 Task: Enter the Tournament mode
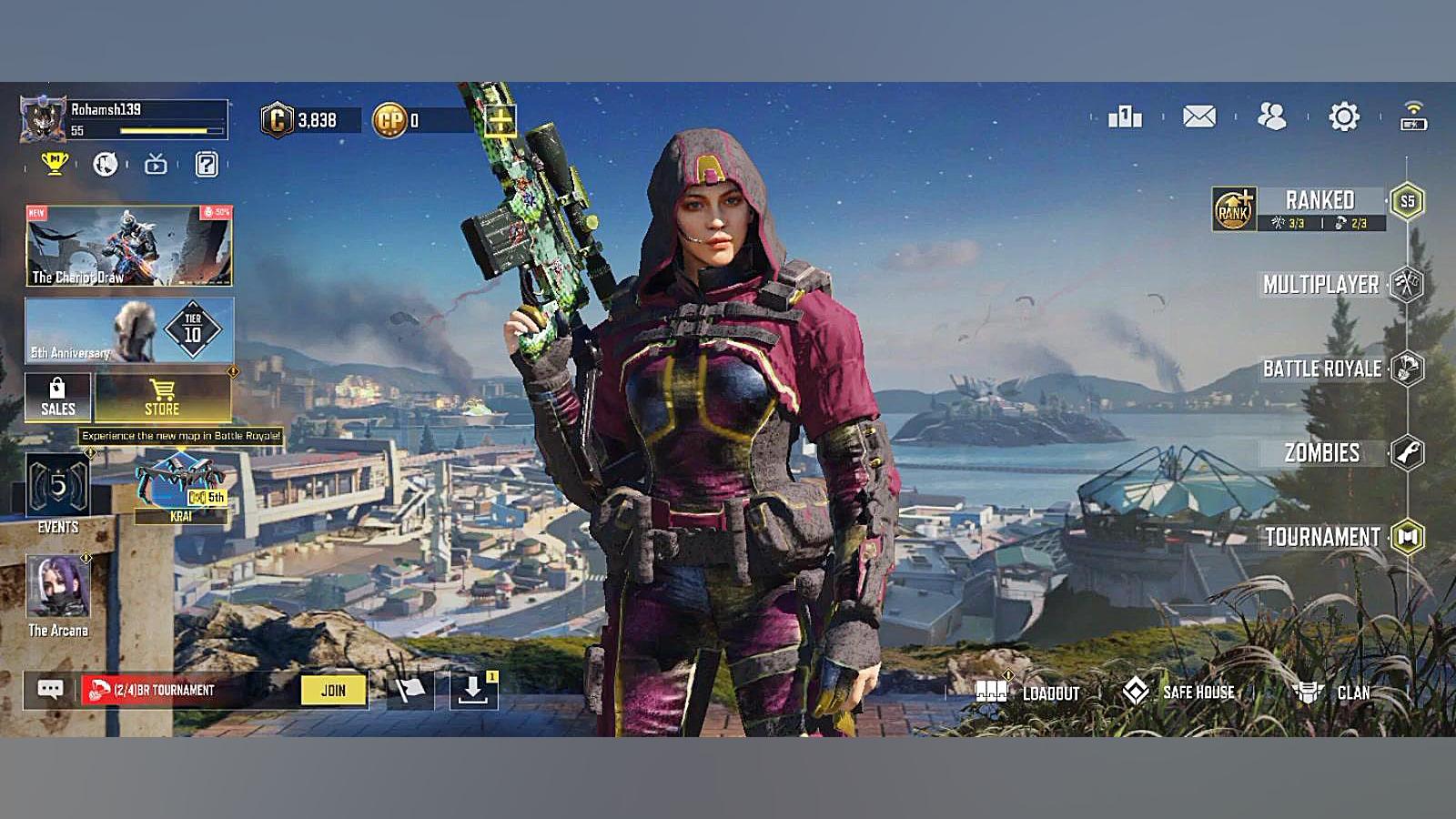click(1323, 537)
